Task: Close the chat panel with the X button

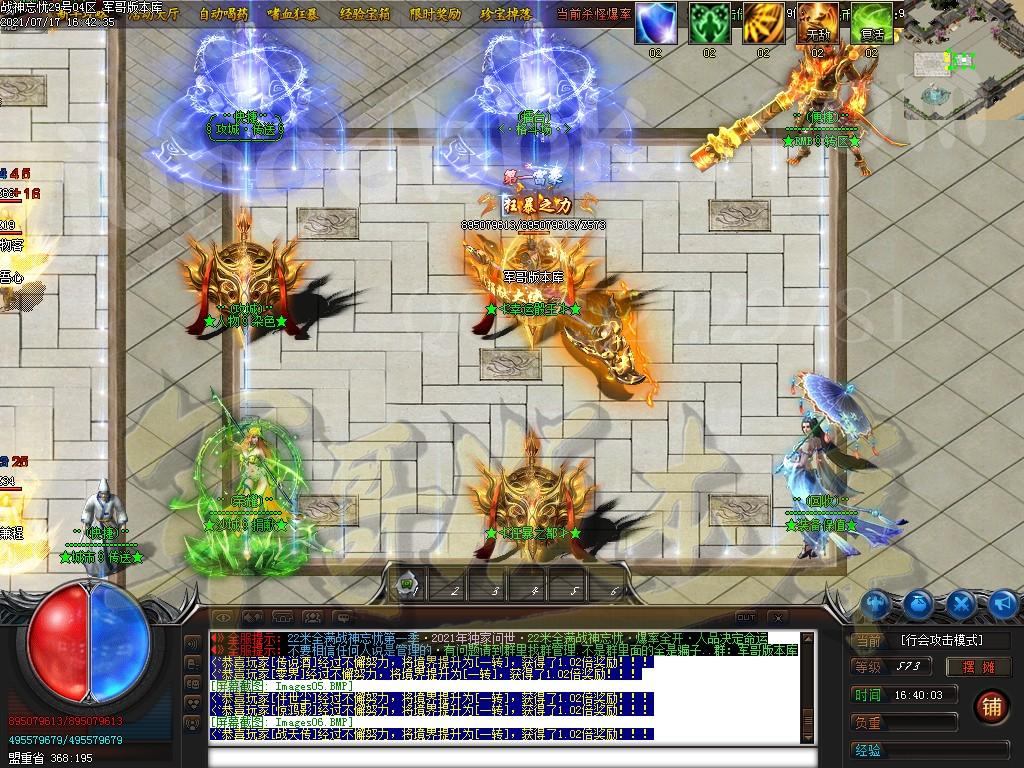Action: (x=777, y=617)
